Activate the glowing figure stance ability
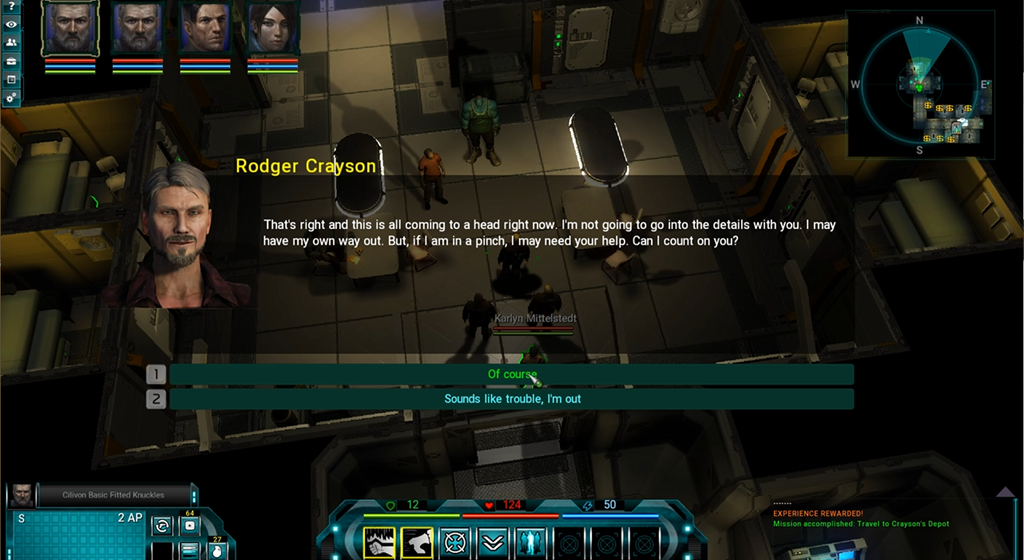This screenshot has height=560, width=1024. click(530, 543)
